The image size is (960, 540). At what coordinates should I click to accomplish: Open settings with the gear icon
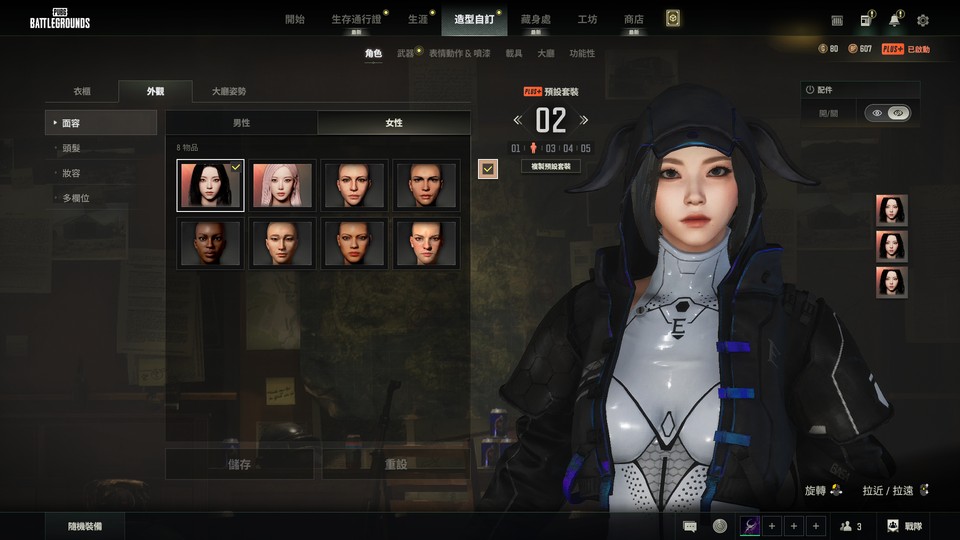point(923,20)
